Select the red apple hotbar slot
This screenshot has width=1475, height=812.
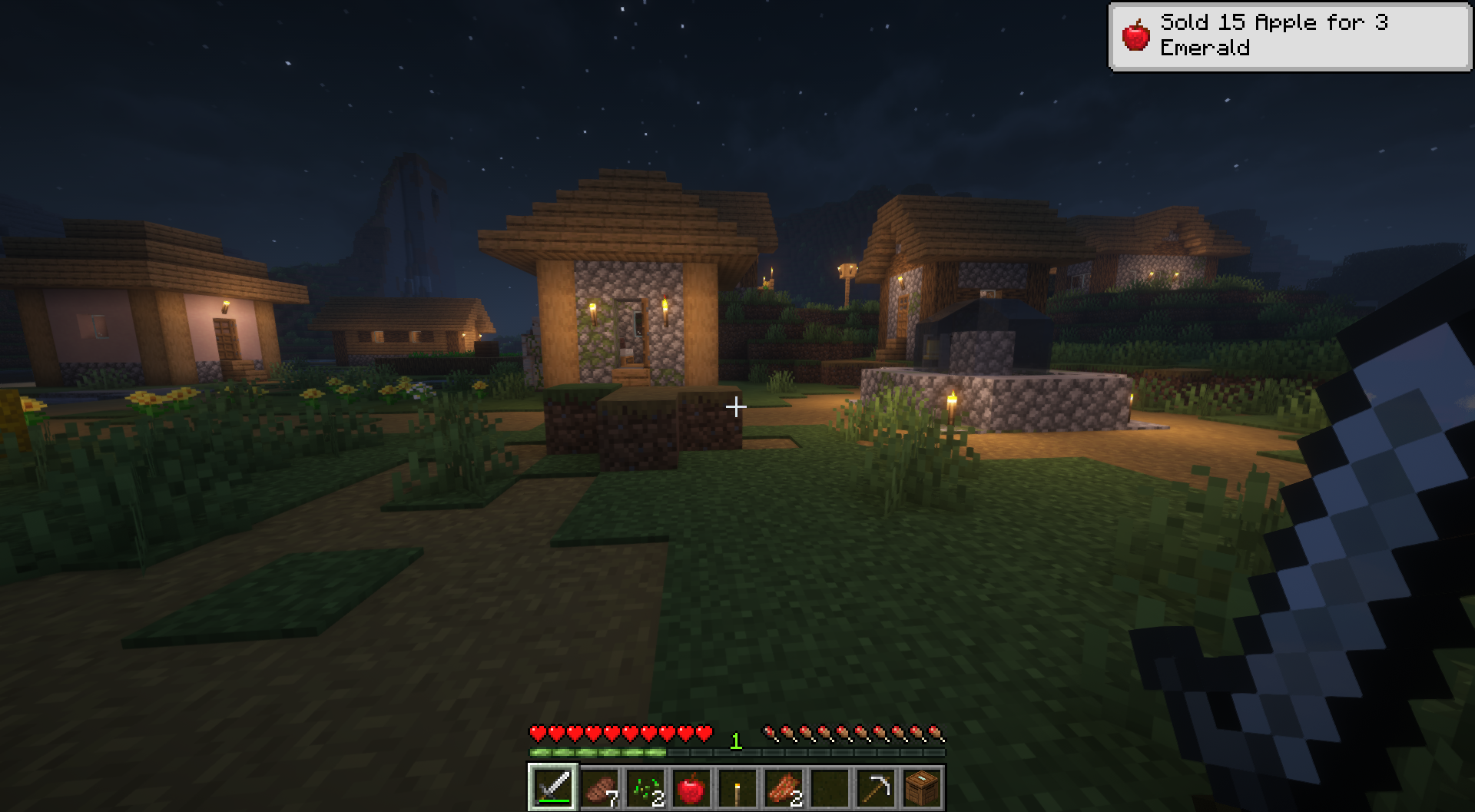(x=691, y=787)
